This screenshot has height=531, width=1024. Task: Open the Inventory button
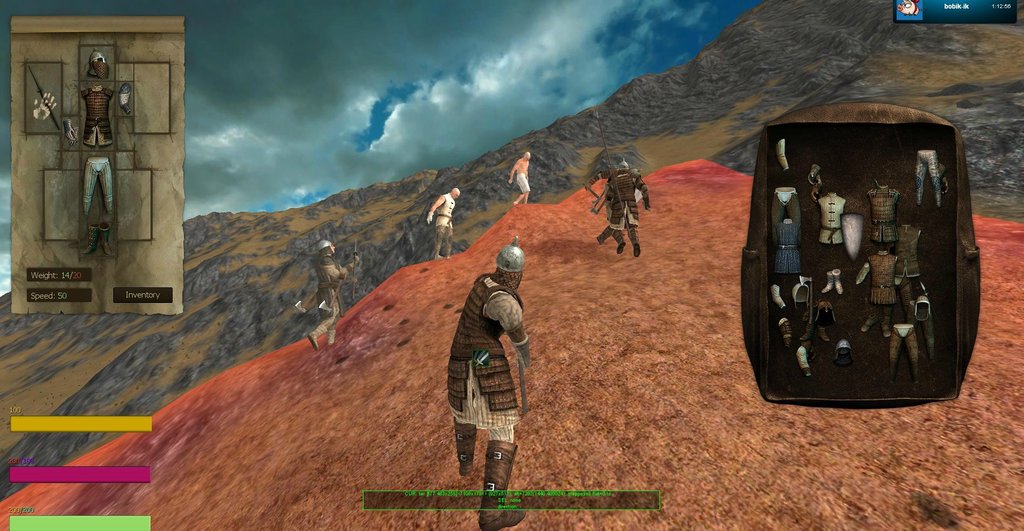tap(142, 295)
